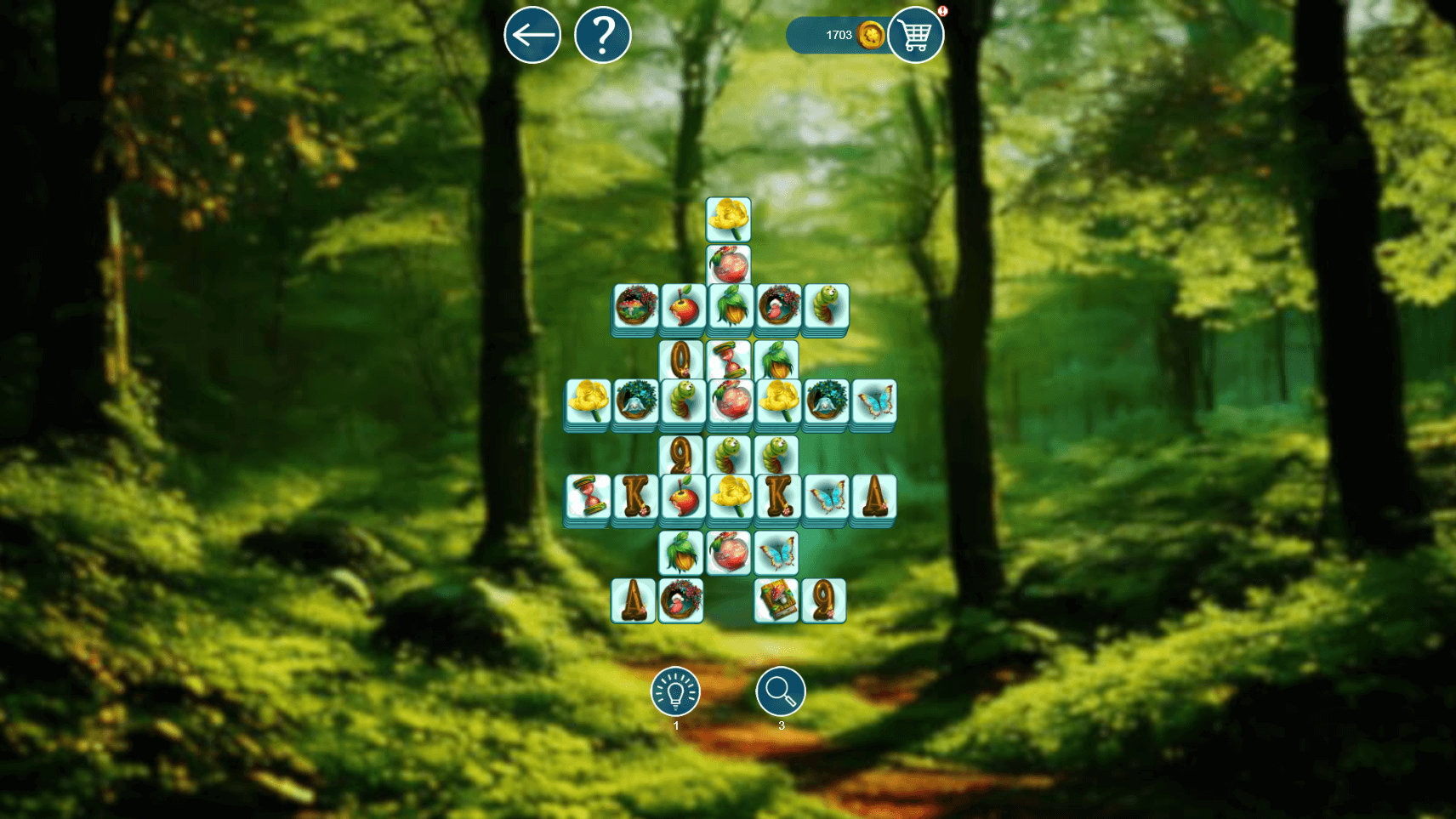Open the shopping cart store

[x=916, y=35]
